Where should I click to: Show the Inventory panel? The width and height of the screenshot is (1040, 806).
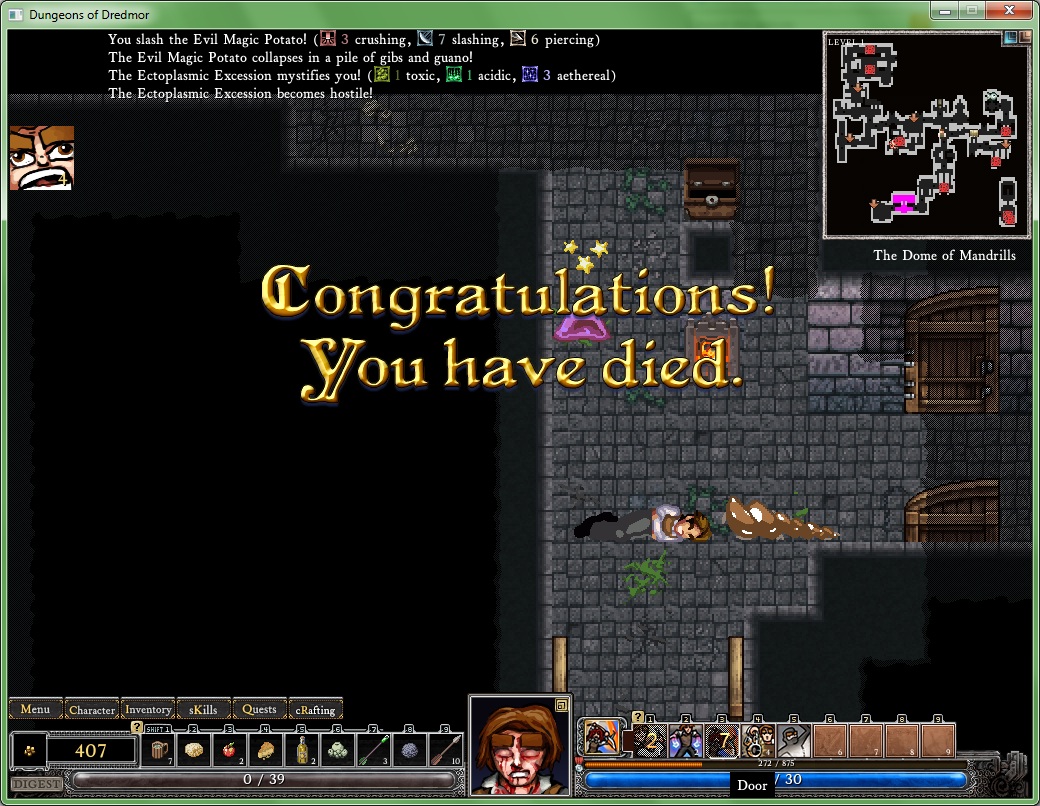coord(148,709)
